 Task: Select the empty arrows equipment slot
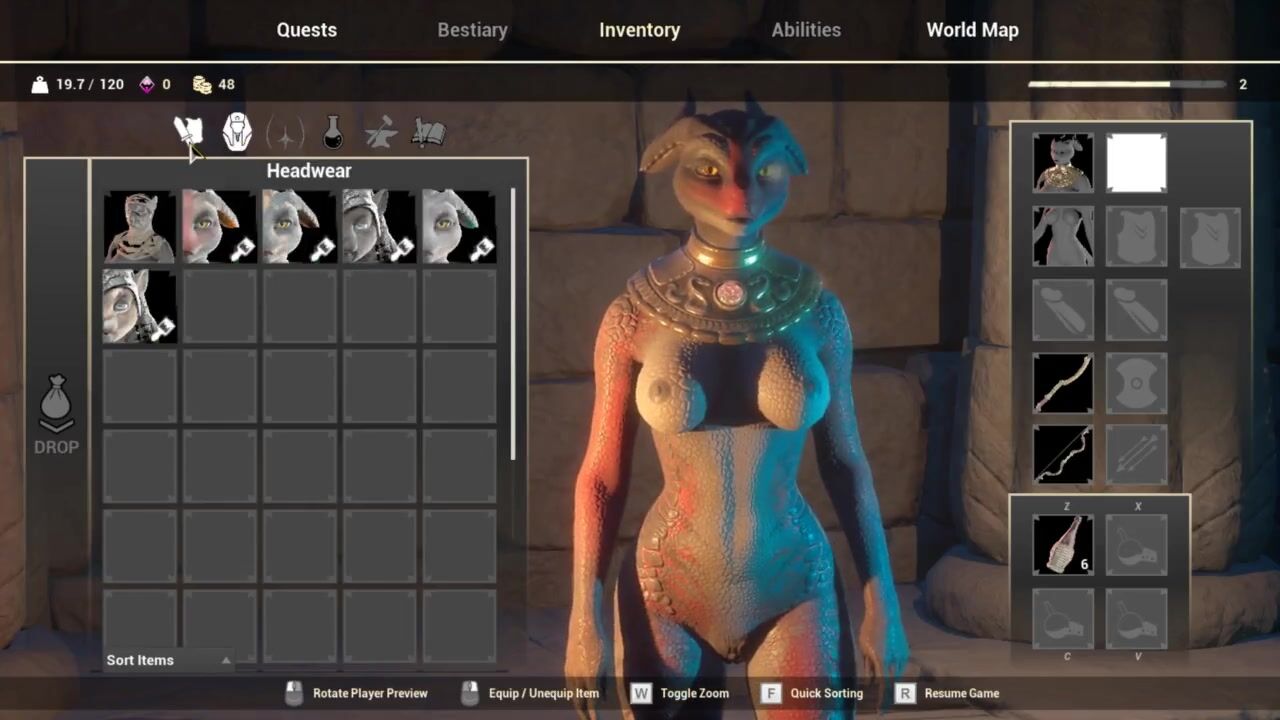click(1137, 455)
